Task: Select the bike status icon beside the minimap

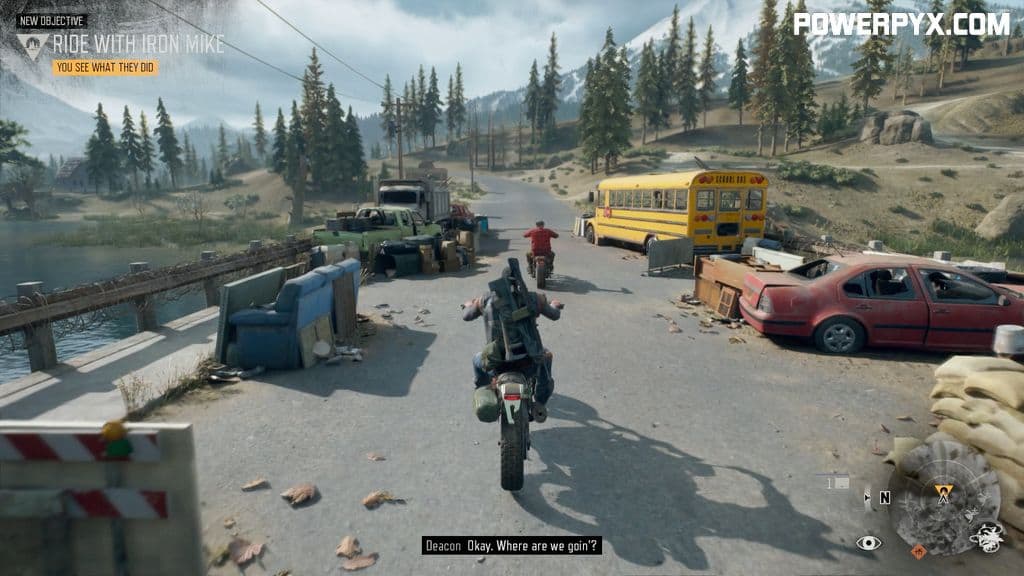Action: click(986, 538)
